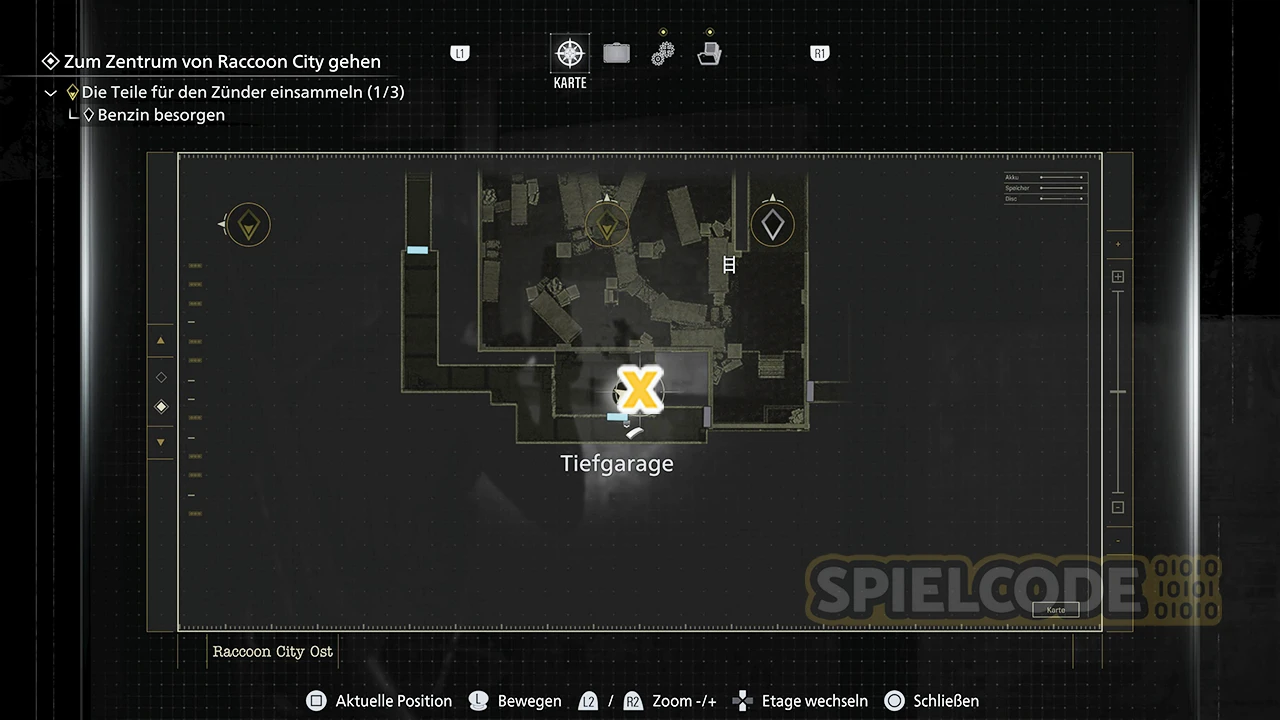Image resolution: width=1280 pixels, height=720 pixels.
Task: Click the ladder icon on the map
Action: (x=729, y=265)
